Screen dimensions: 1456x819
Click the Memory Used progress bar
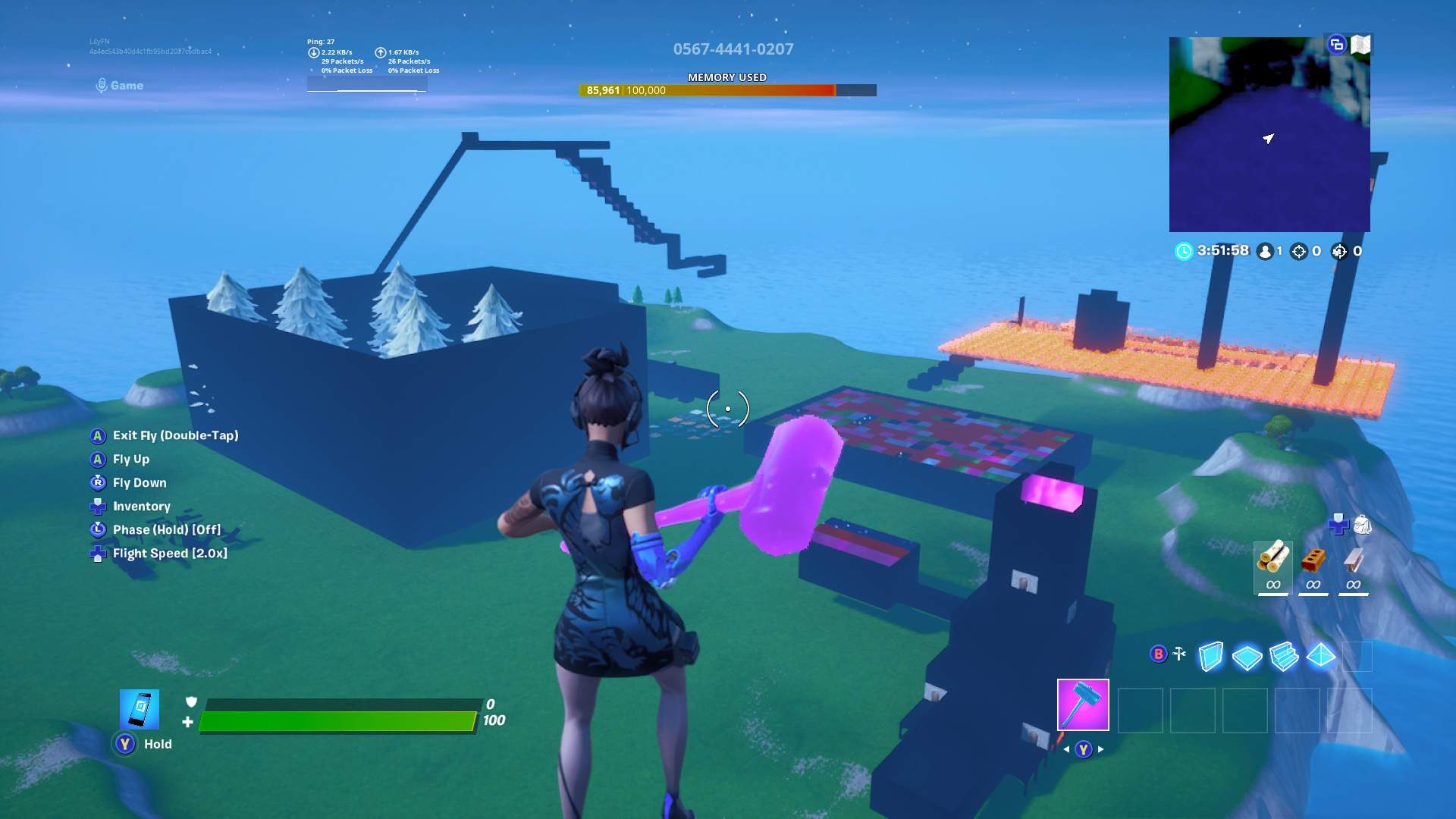726,89
